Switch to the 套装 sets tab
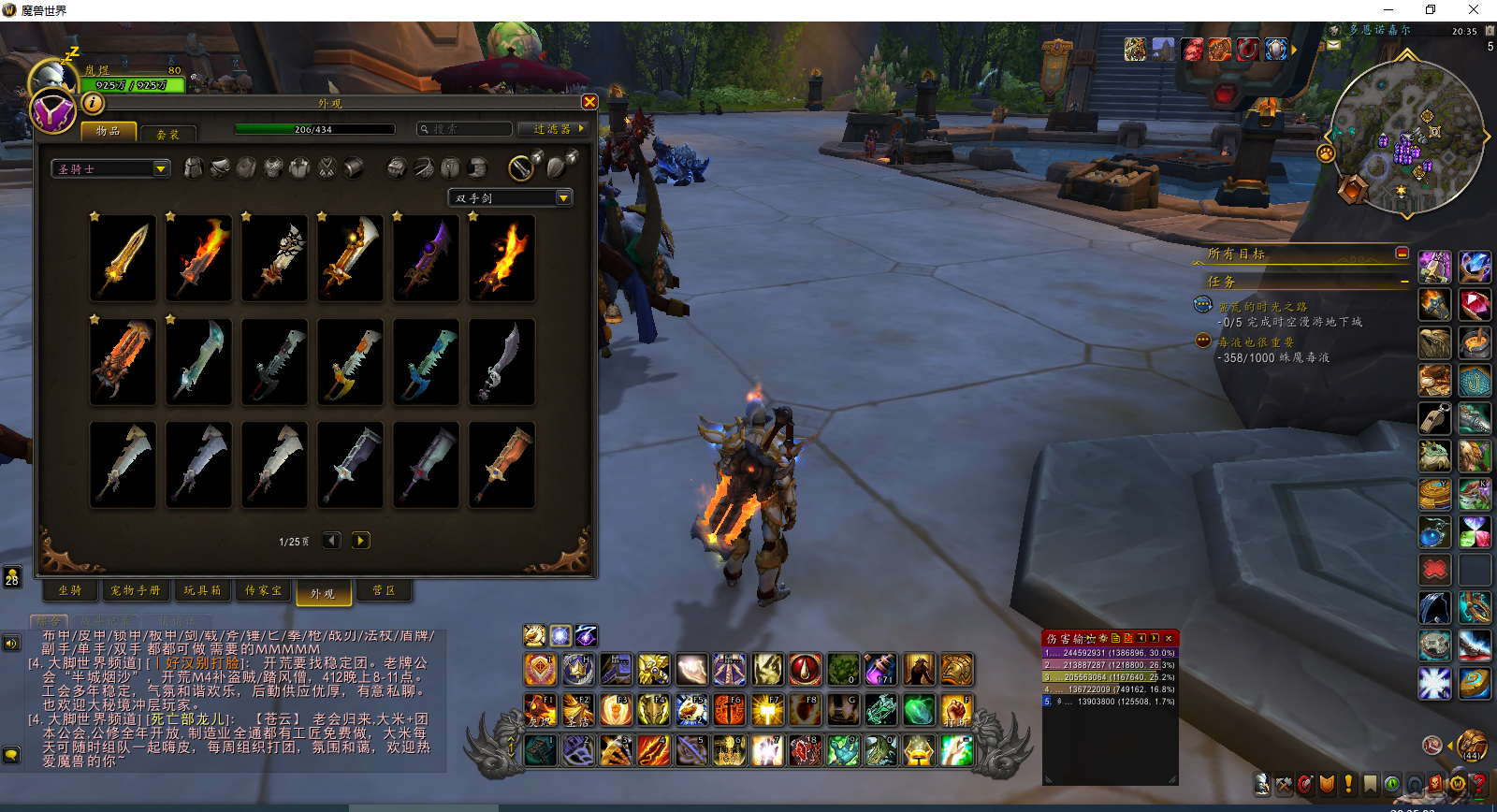Viewport: 1497px width, 812px height. coord(167,134)
